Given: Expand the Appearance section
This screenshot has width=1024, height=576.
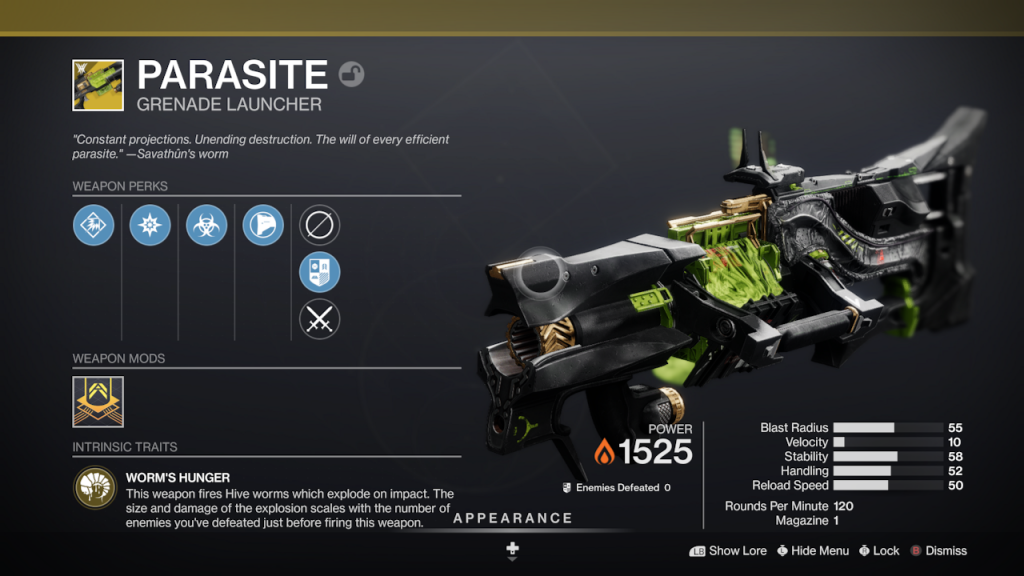Looking at the screenshot, I should point(512,519).
